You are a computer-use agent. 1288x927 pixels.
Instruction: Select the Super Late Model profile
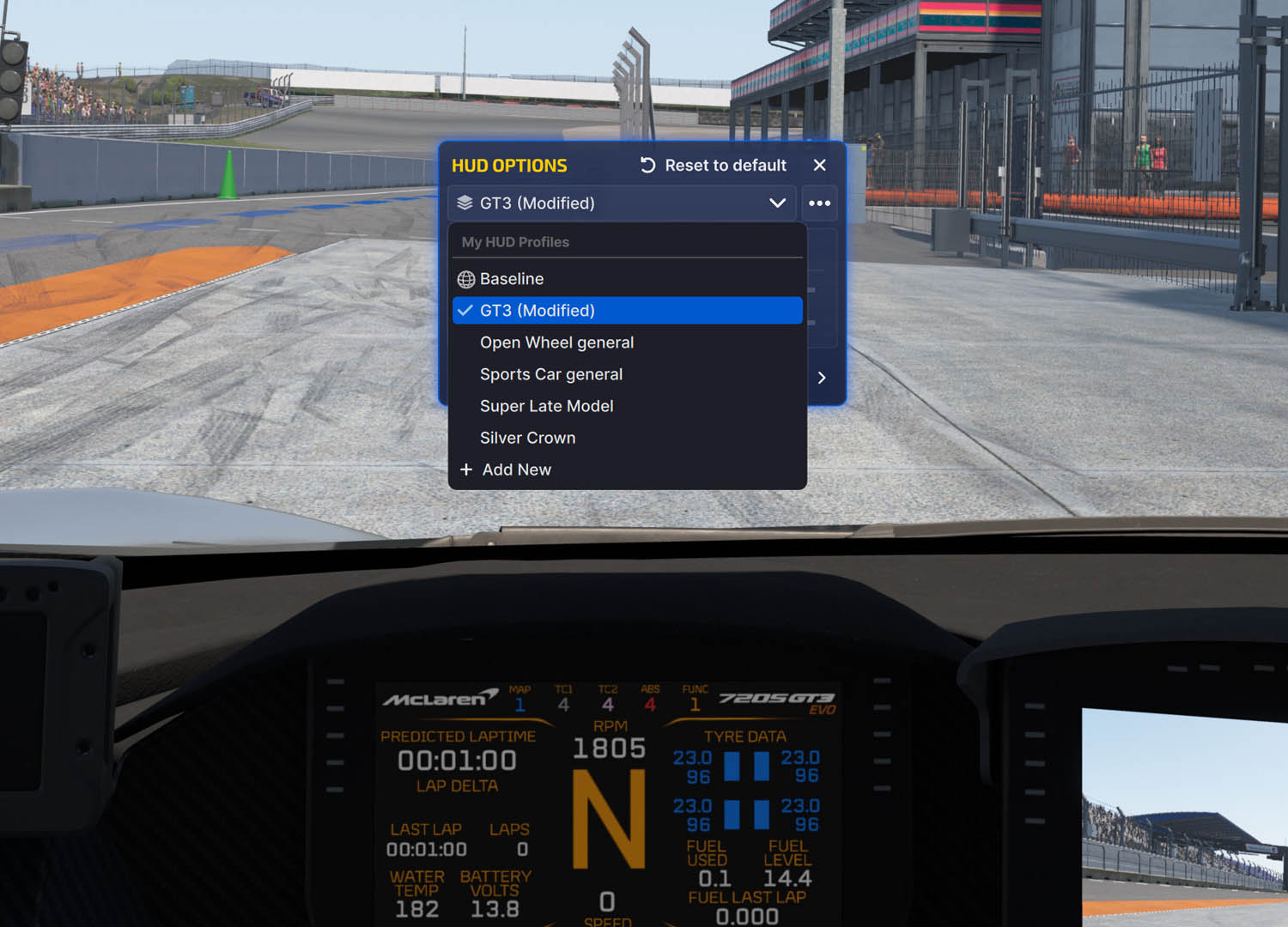coord(546,406)
